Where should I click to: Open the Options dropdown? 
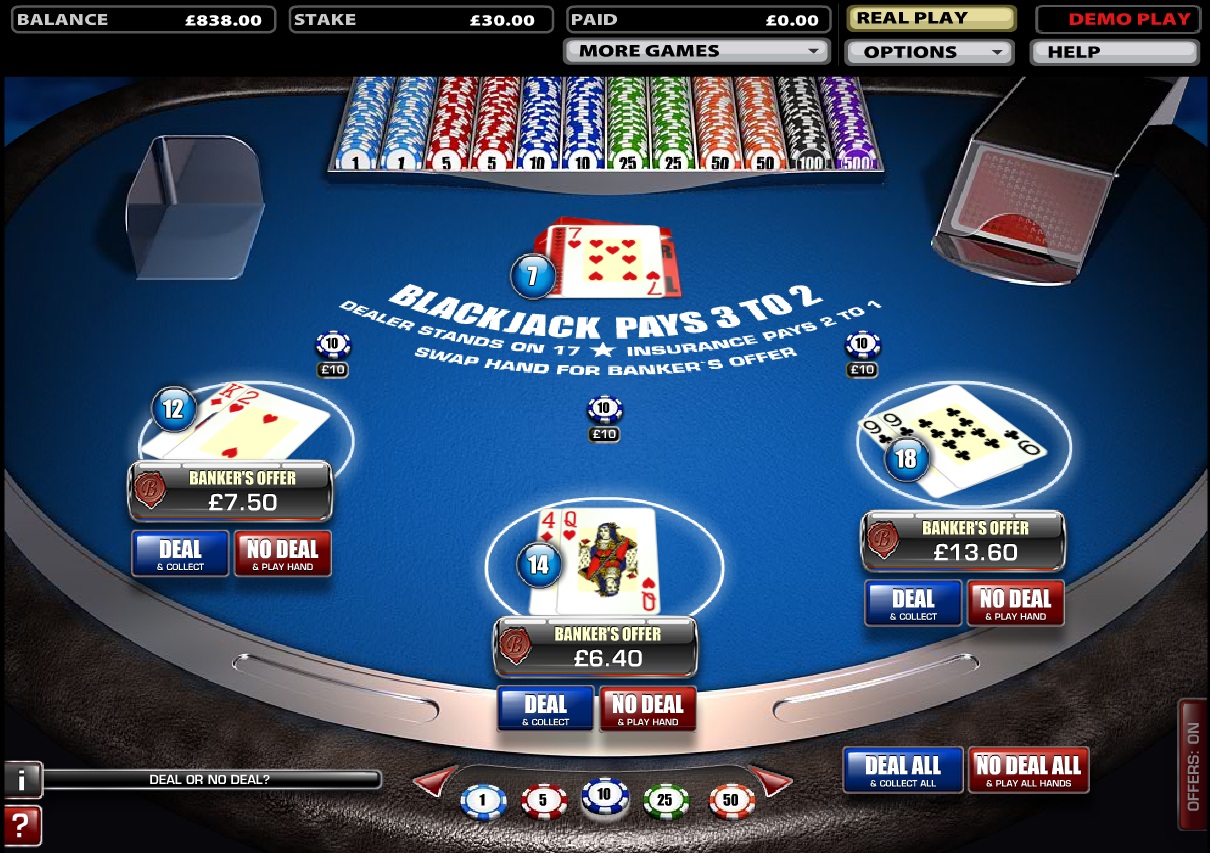[929, 52]
